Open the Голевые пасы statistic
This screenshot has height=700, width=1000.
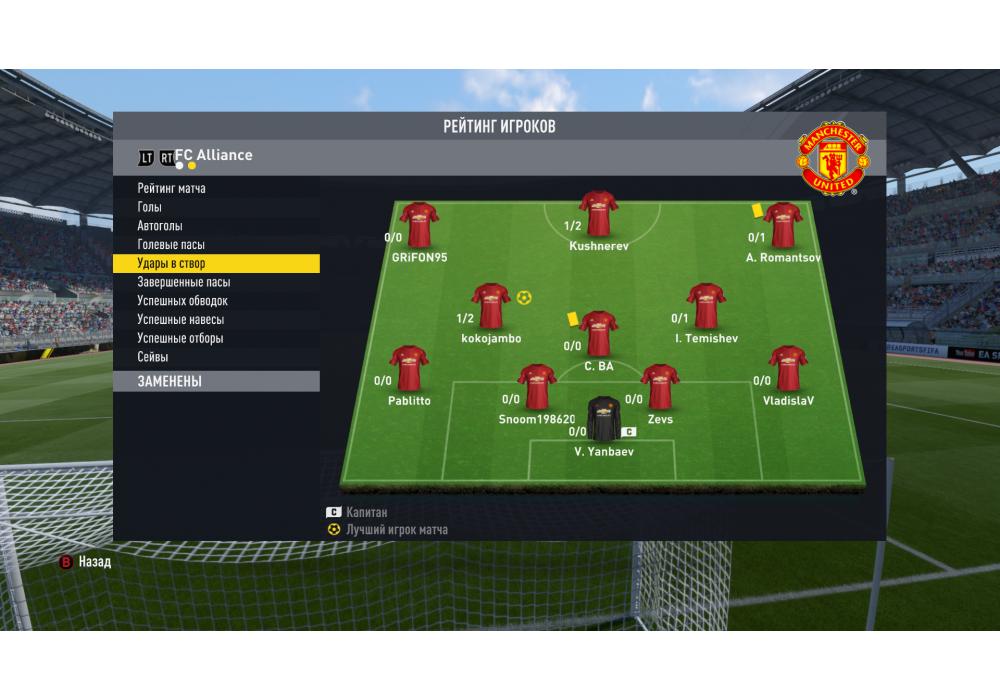(171, 245)
